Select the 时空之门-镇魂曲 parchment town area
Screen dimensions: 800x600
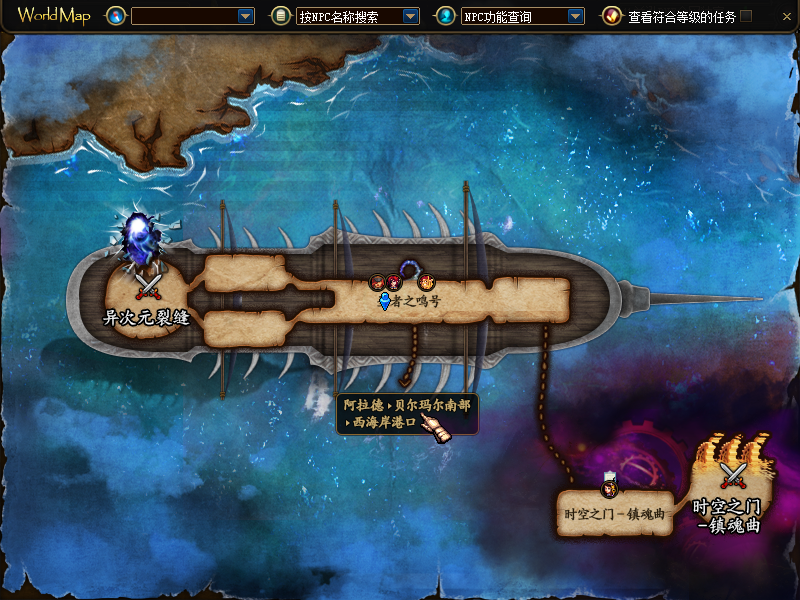point(614,514)
